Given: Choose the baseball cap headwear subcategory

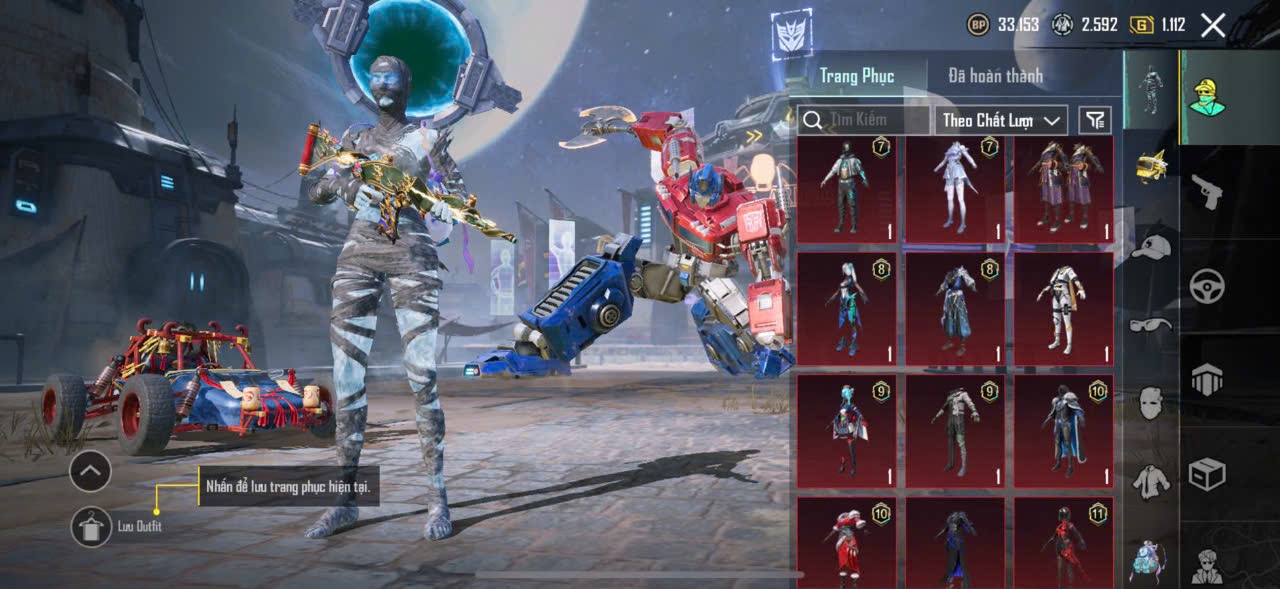Looking at the screenshot, I should [x=1151, y=247].
